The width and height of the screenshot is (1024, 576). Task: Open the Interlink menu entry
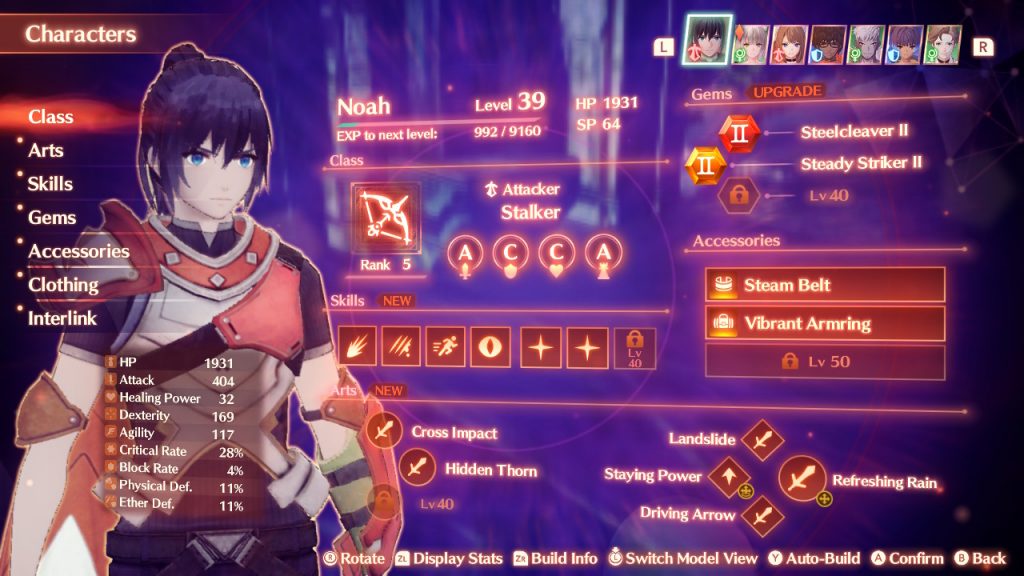(62, 318)
